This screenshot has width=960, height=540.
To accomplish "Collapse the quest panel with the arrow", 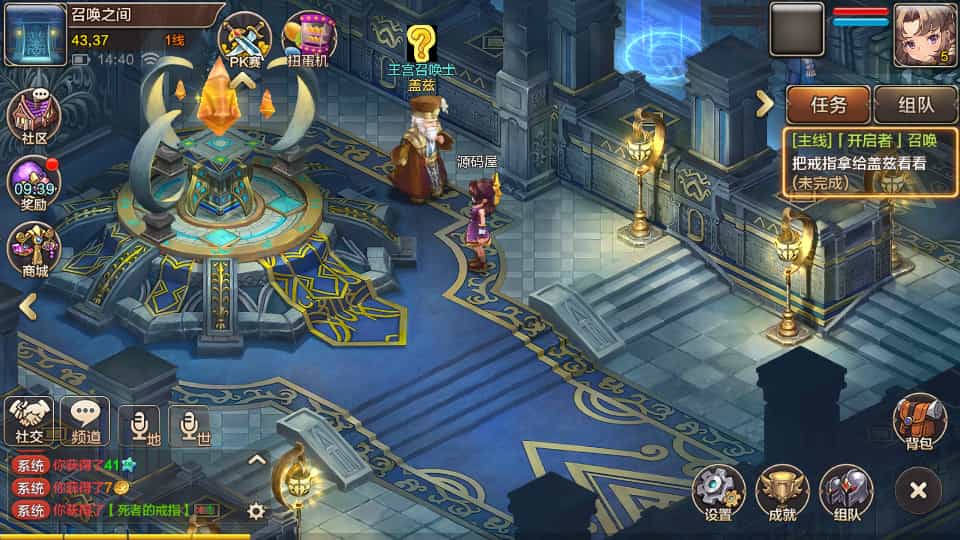I will 765,103.
